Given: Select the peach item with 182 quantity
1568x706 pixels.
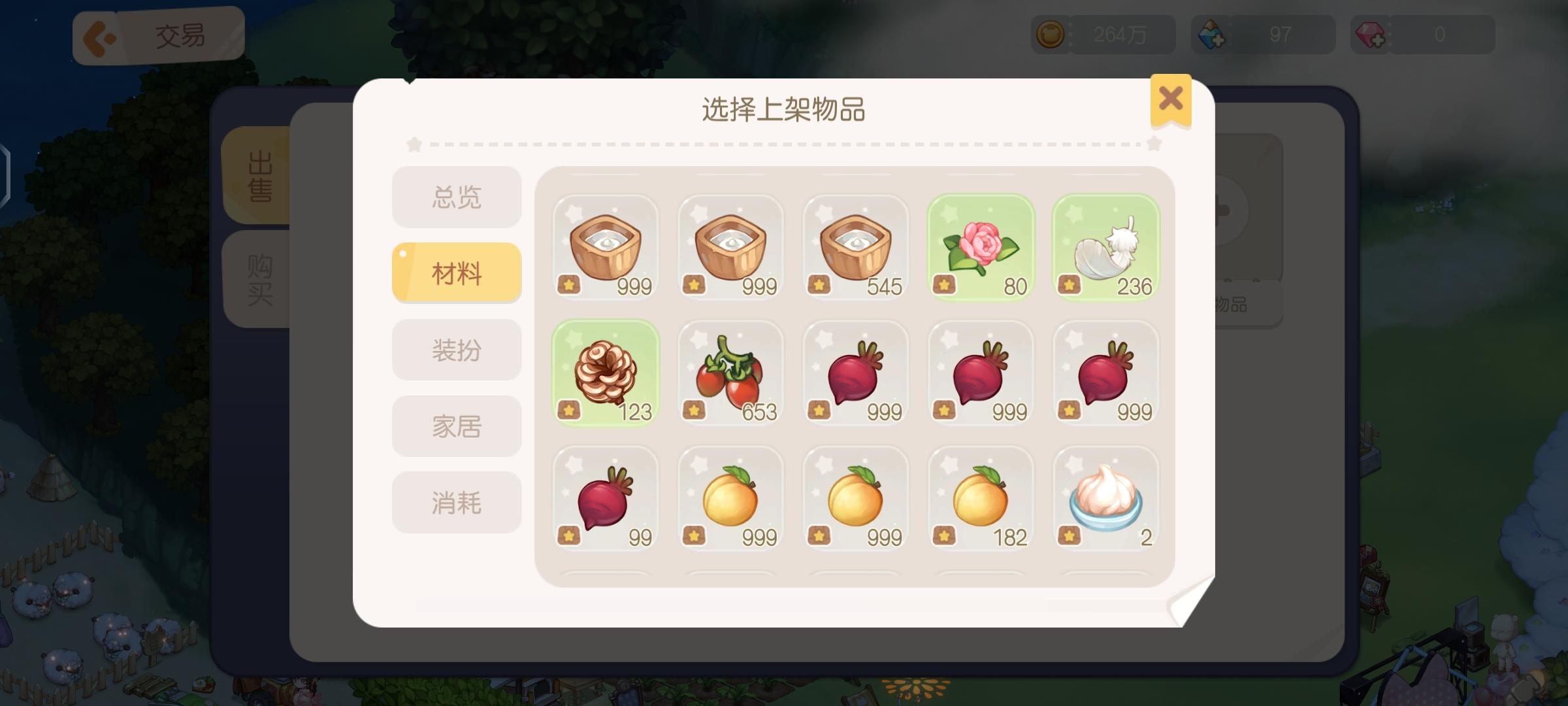Looking at the screenshot, I should coord(981,500).
